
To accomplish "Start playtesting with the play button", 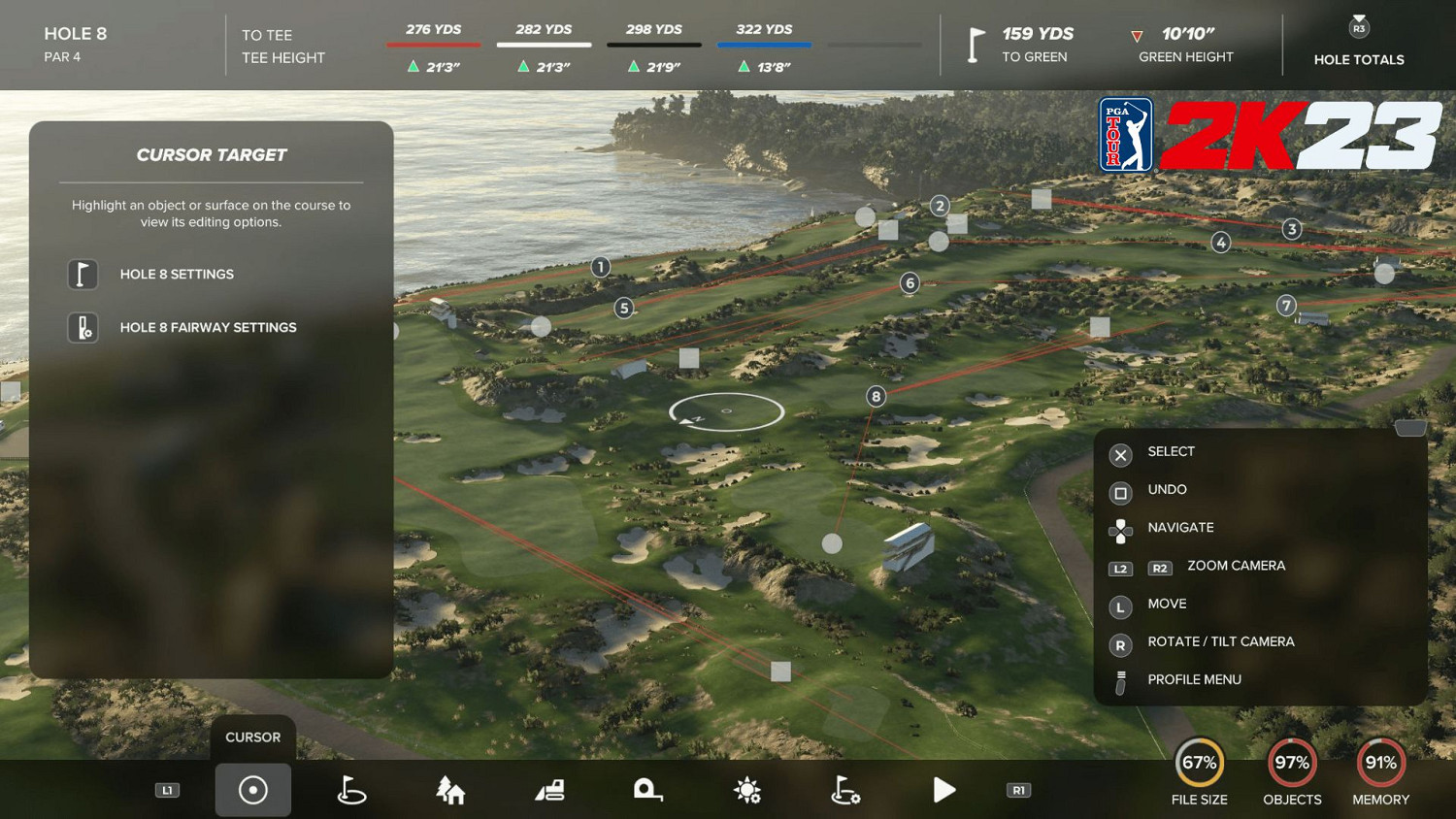I will (x=944, y=789).
